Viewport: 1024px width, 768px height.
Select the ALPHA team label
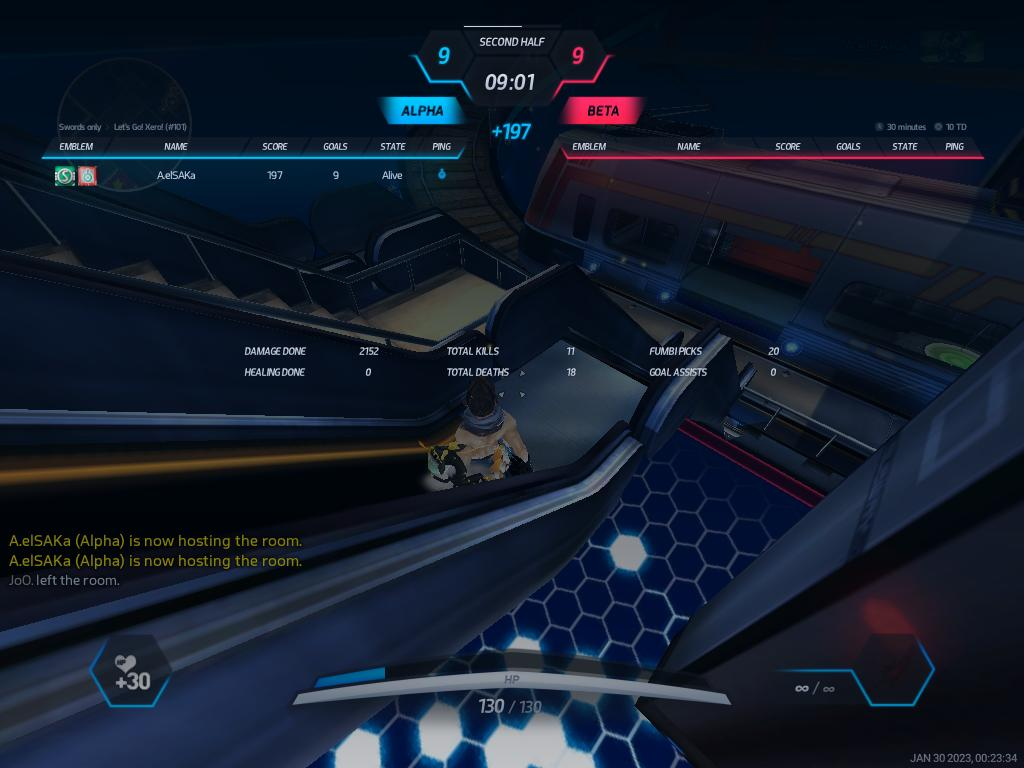(422, 111)
